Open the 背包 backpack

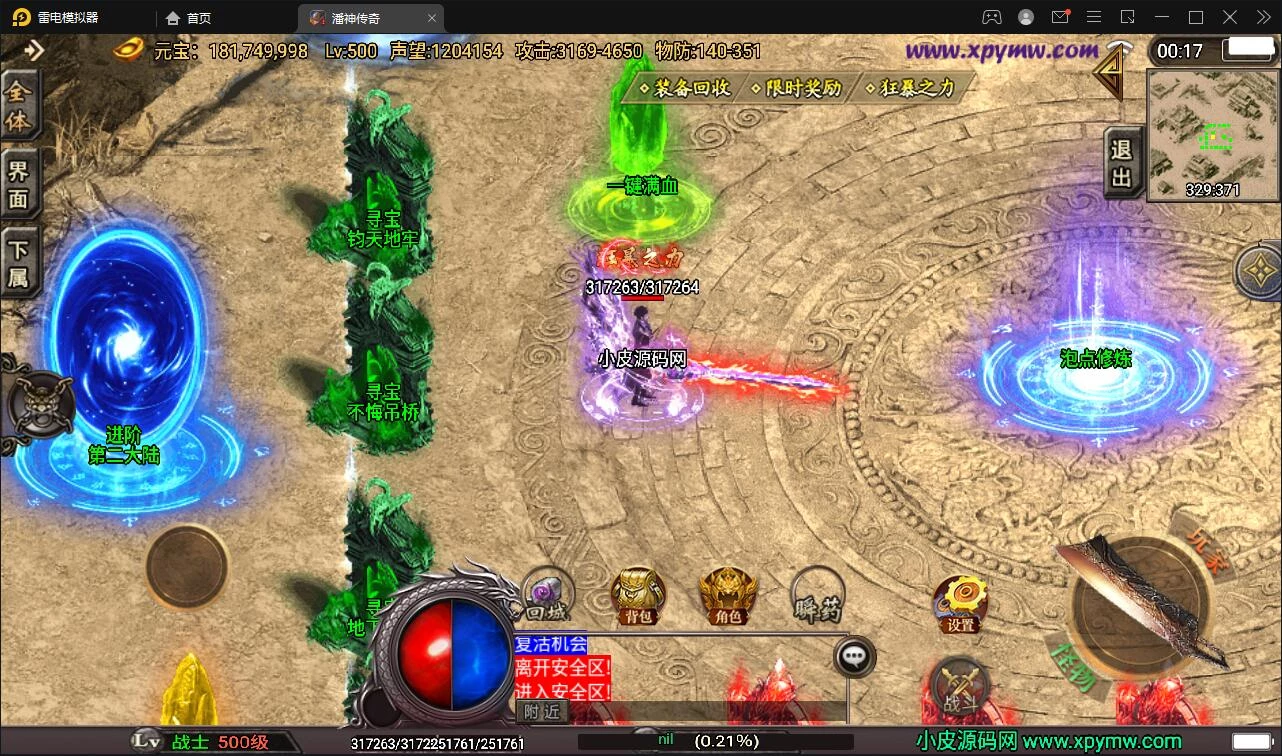(x=638, y=596)
